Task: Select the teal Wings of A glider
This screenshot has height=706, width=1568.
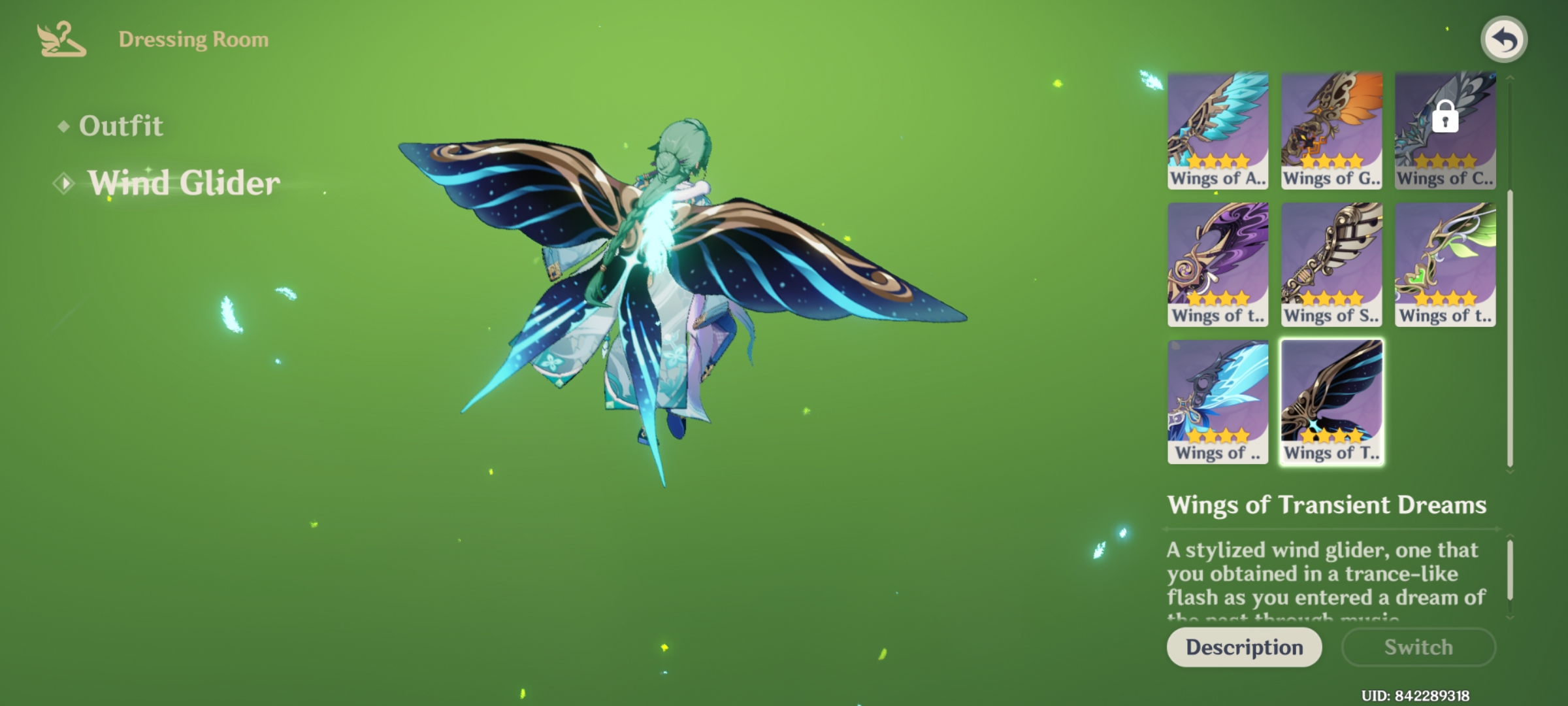Action: pos(1217,127)
